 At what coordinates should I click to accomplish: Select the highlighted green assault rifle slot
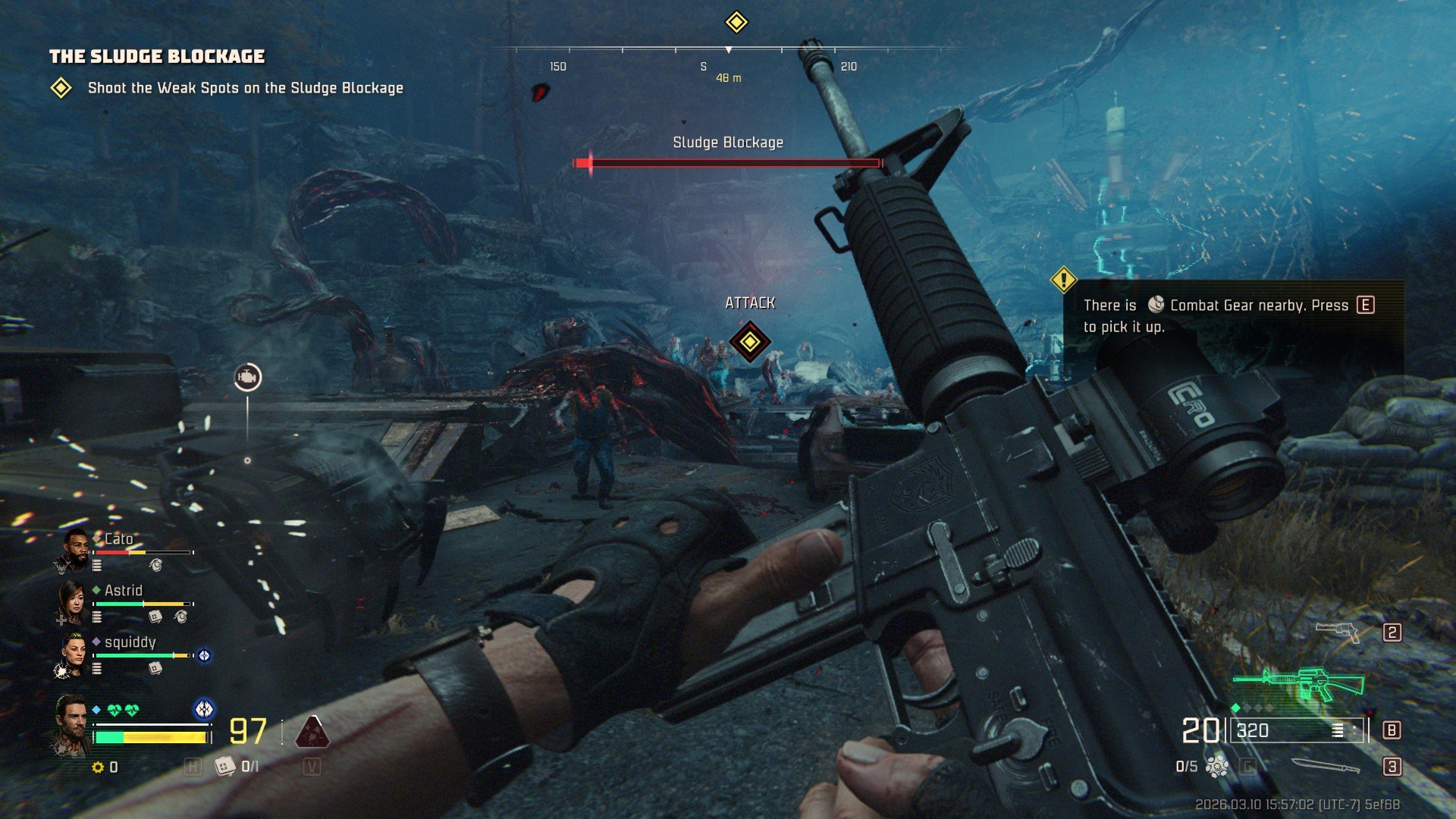click(x=1300, y=682)
